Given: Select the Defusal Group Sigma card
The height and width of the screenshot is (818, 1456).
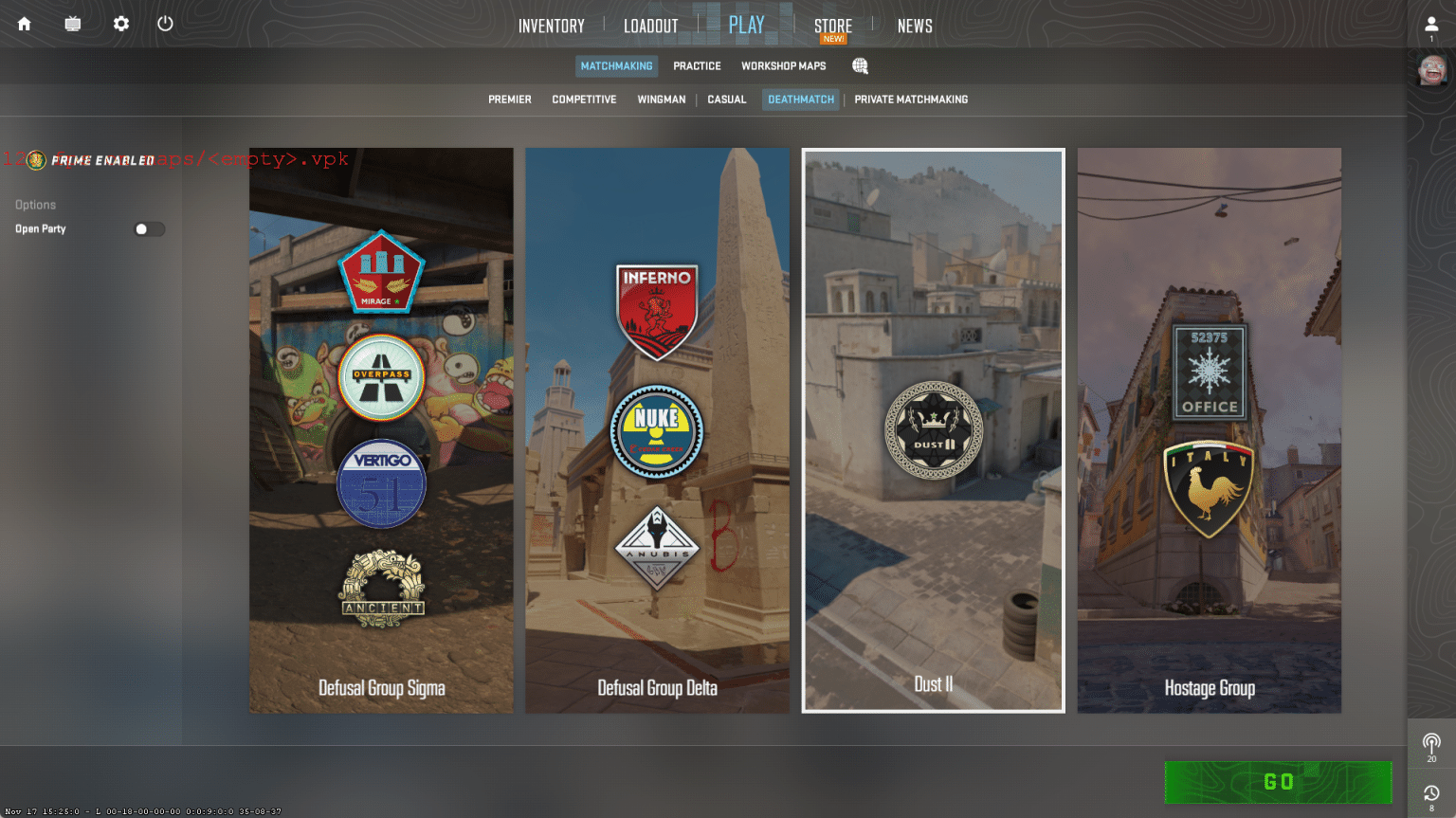Looking at the screenshot, I should click(381, 429).
